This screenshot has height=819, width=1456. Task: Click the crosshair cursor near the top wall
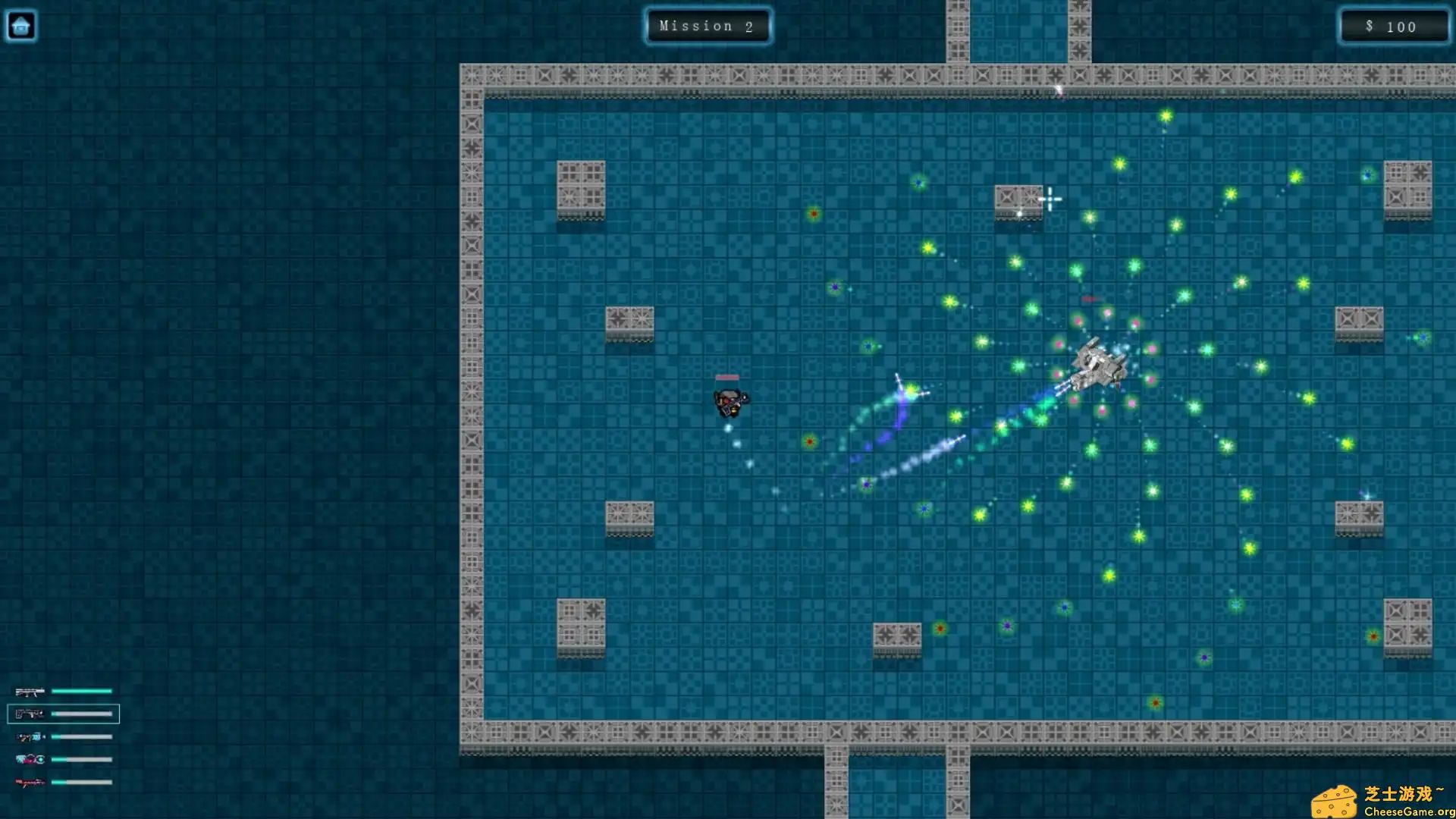click(x=1050, y=199)
